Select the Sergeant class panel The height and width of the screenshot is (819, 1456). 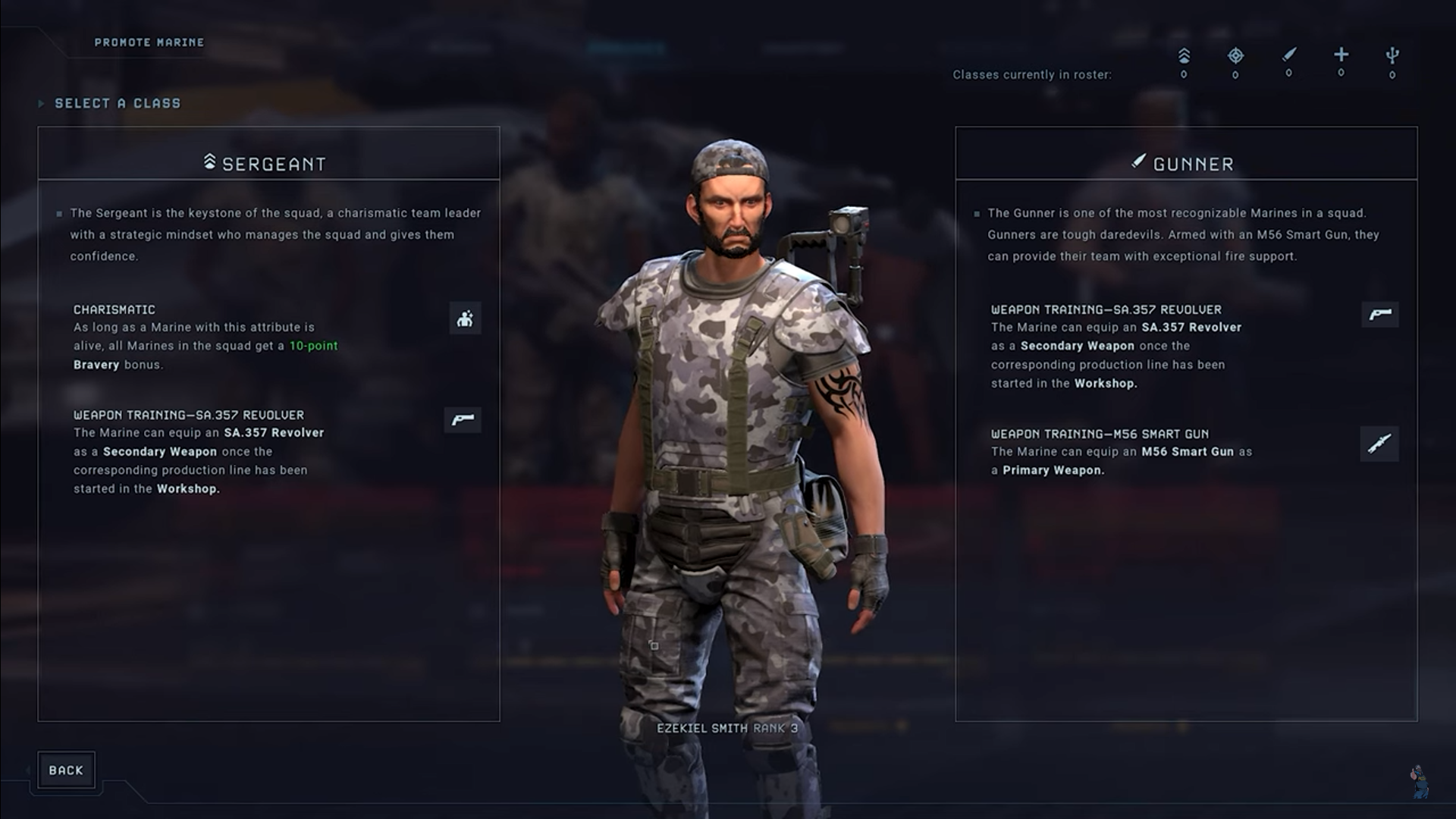pos(268,163)
